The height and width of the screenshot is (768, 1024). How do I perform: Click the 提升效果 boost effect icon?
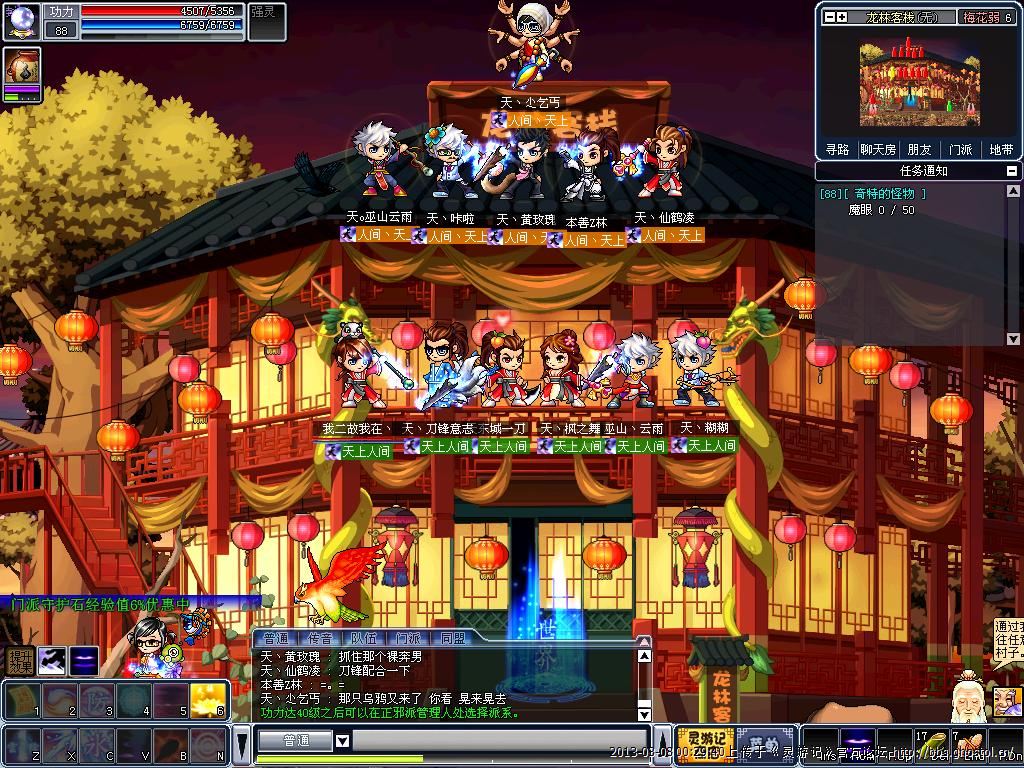coord(20,661)
